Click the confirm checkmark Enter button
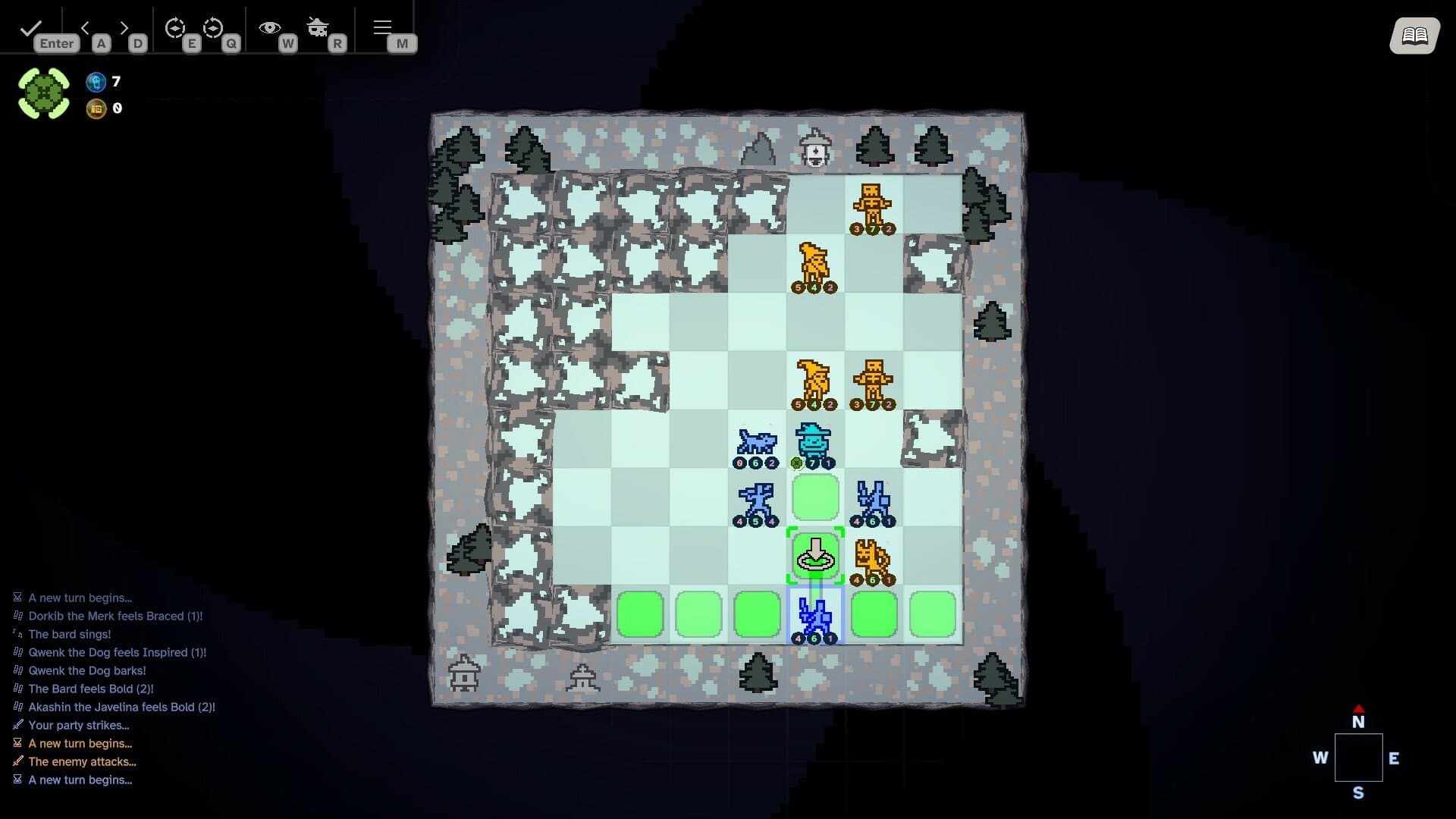1456x819 pixels. pos(30,27)
